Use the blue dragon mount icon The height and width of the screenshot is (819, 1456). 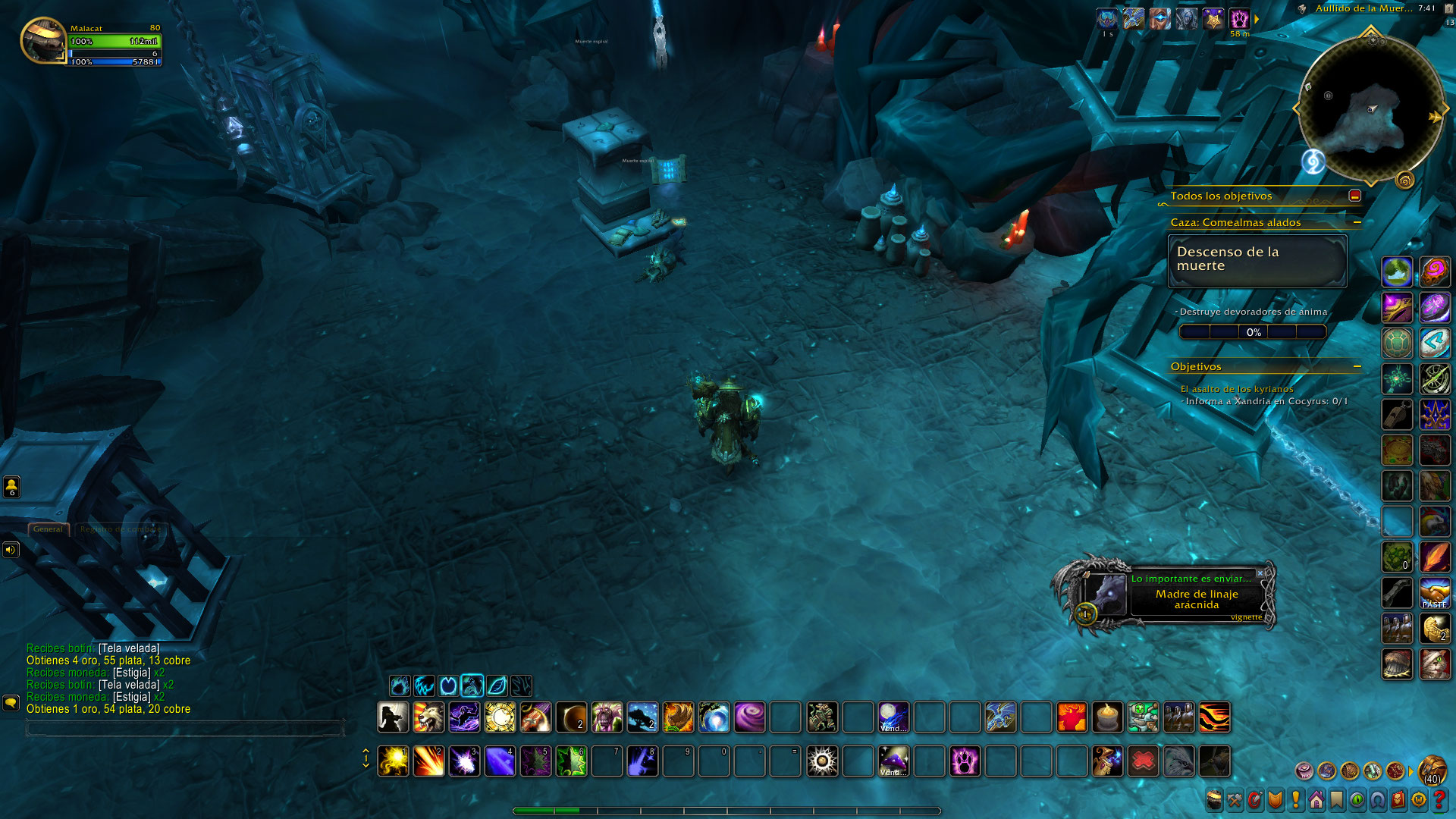(1000, 717)
